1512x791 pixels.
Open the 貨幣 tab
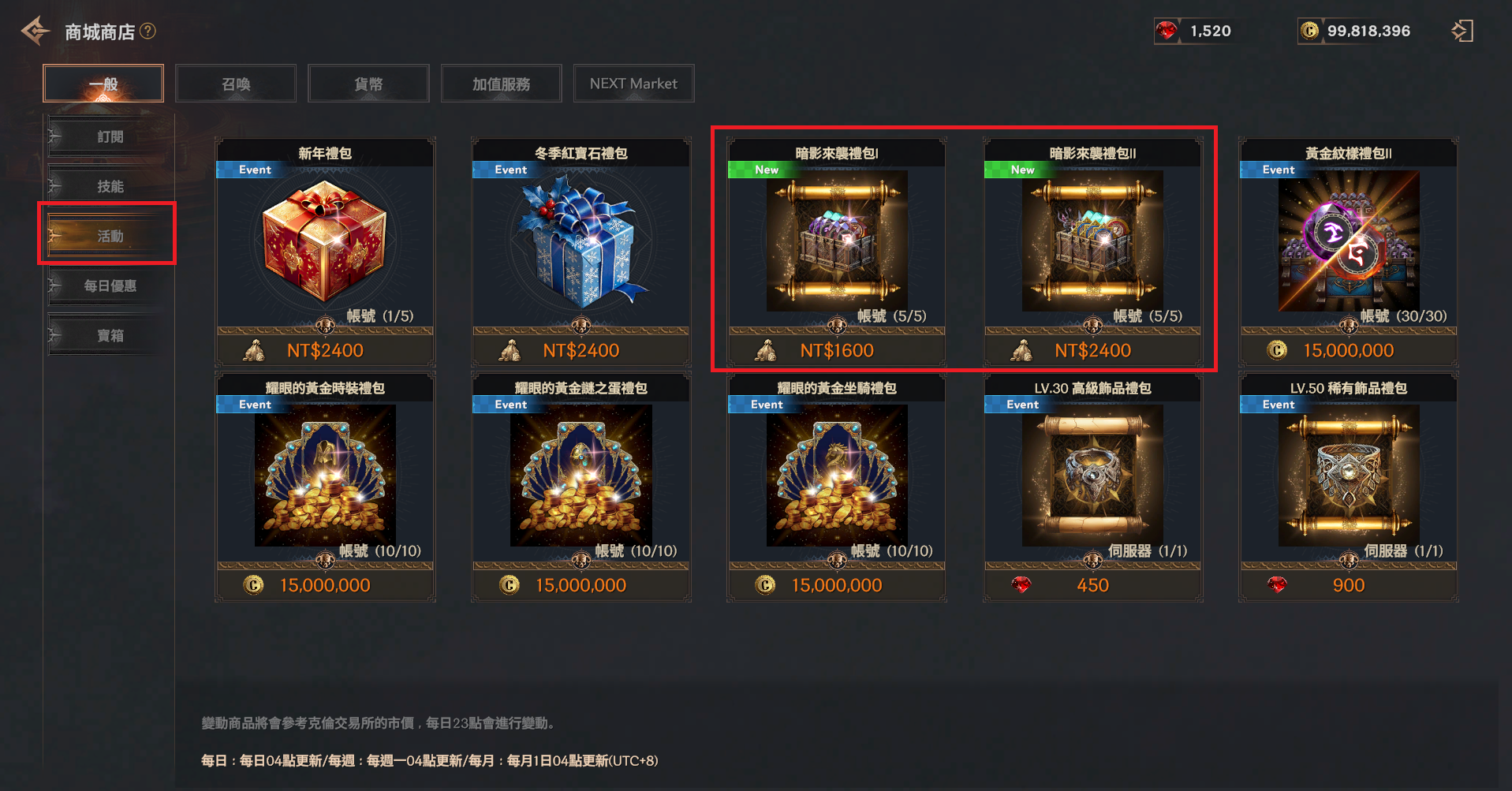click(x=368, y=84)
